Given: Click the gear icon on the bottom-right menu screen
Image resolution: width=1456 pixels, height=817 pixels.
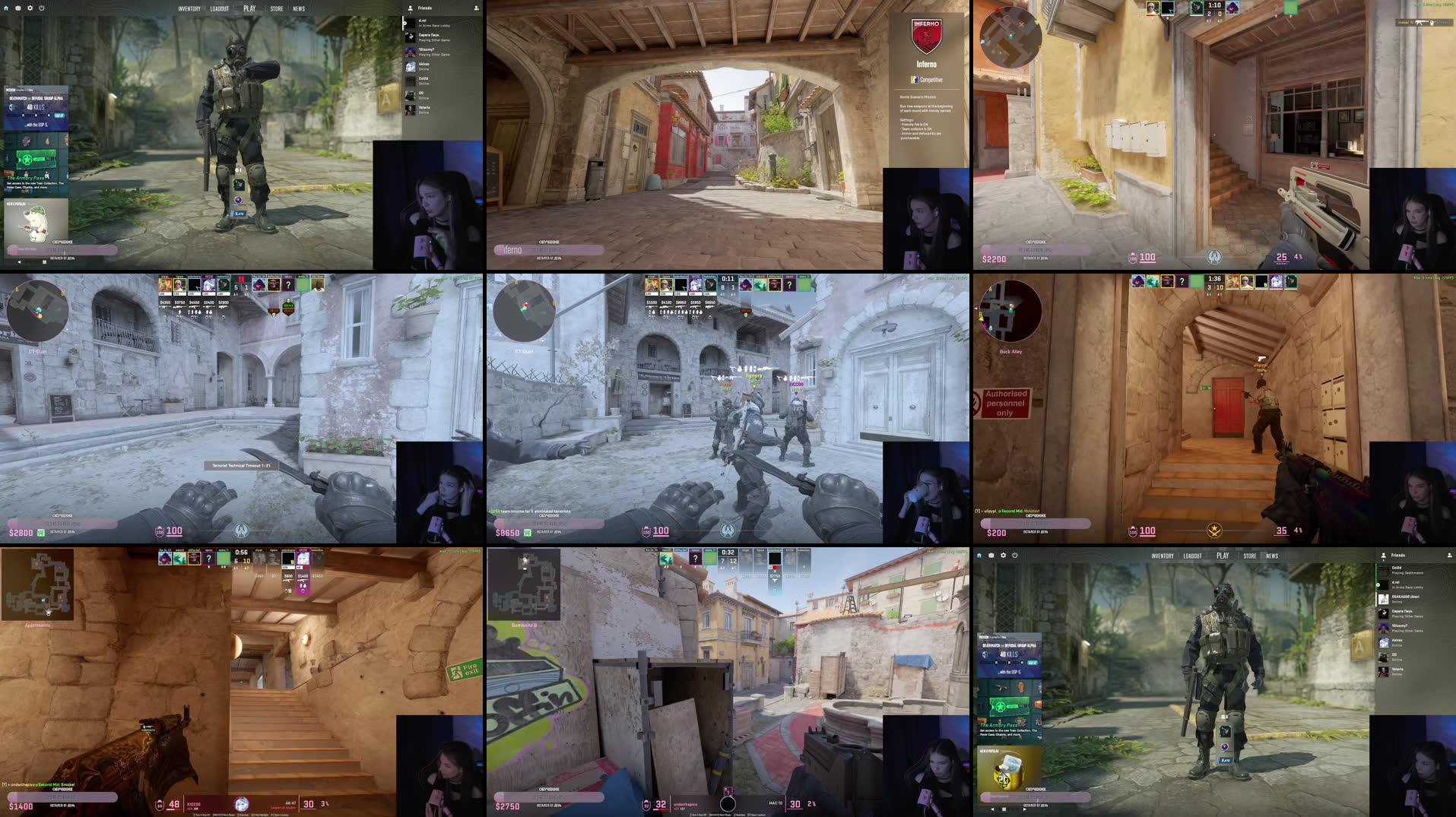Looking at the screenshot, I should tap(1003, 555).
